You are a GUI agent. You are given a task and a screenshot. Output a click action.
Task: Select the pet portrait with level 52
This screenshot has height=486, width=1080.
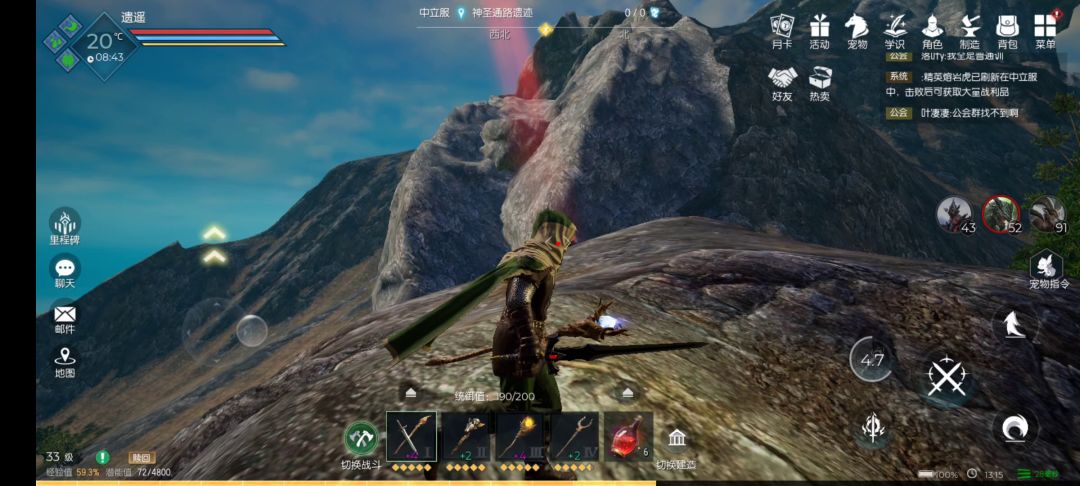pos(1000,212)
